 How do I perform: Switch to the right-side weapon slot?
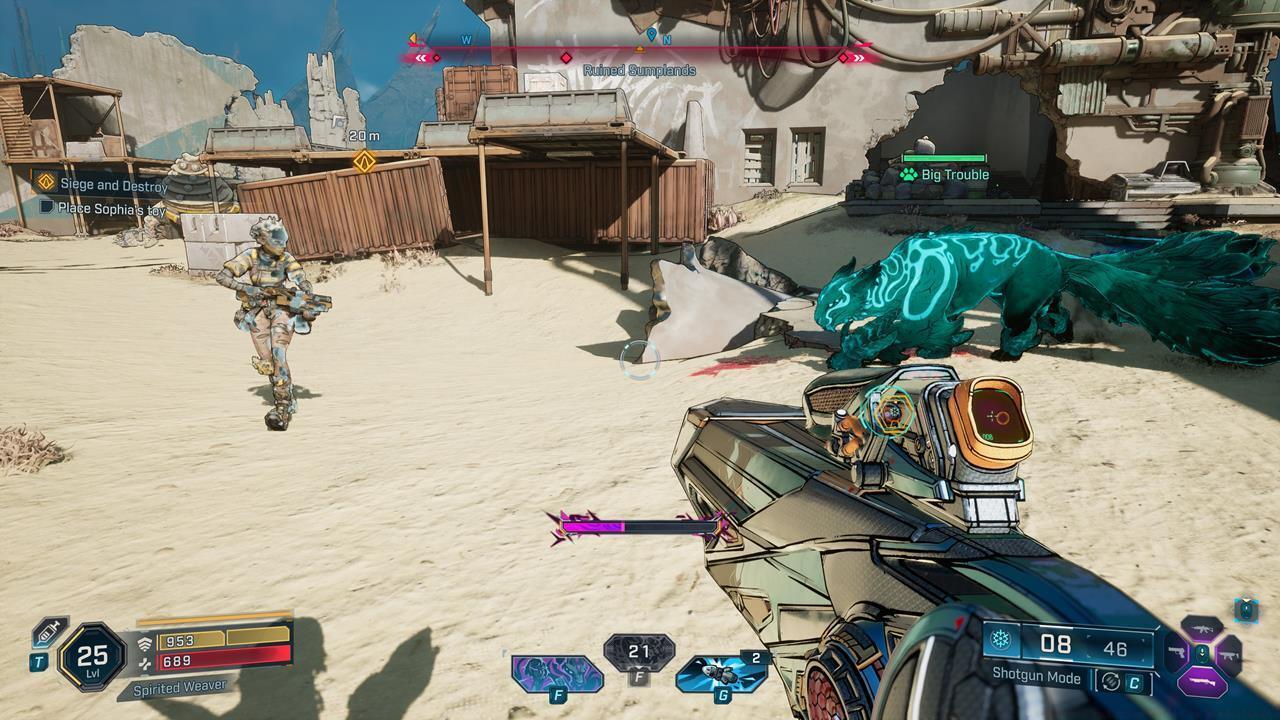[x=1228, y=655]
